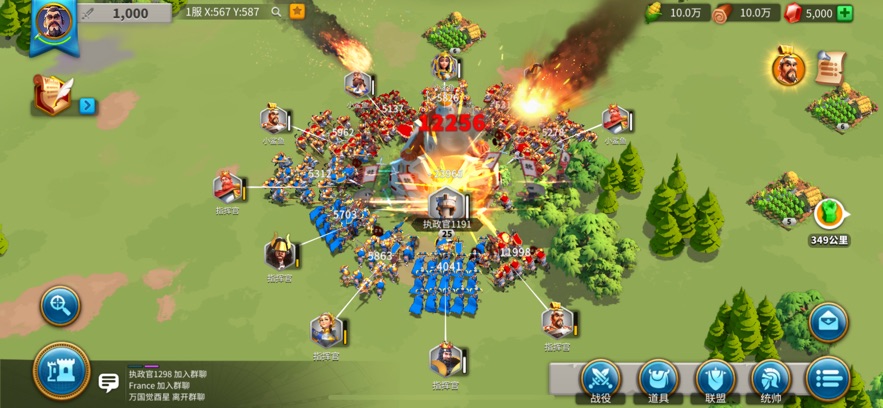Open the scroll icon near the top right

(829, 67)
